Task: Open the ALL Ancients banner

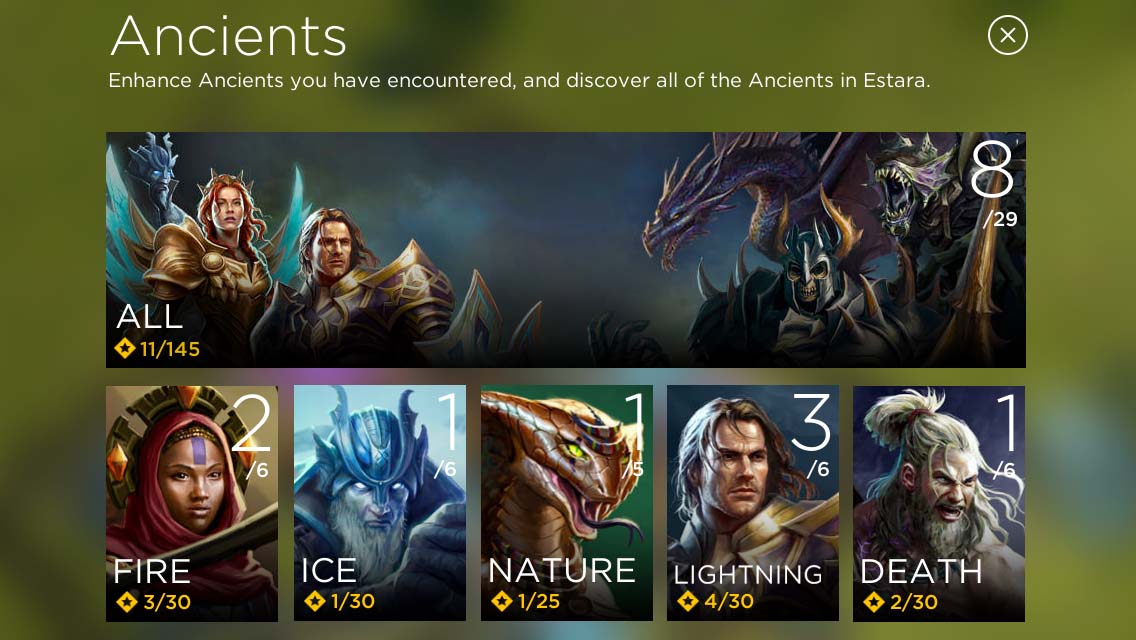Action: pos(565,250)
